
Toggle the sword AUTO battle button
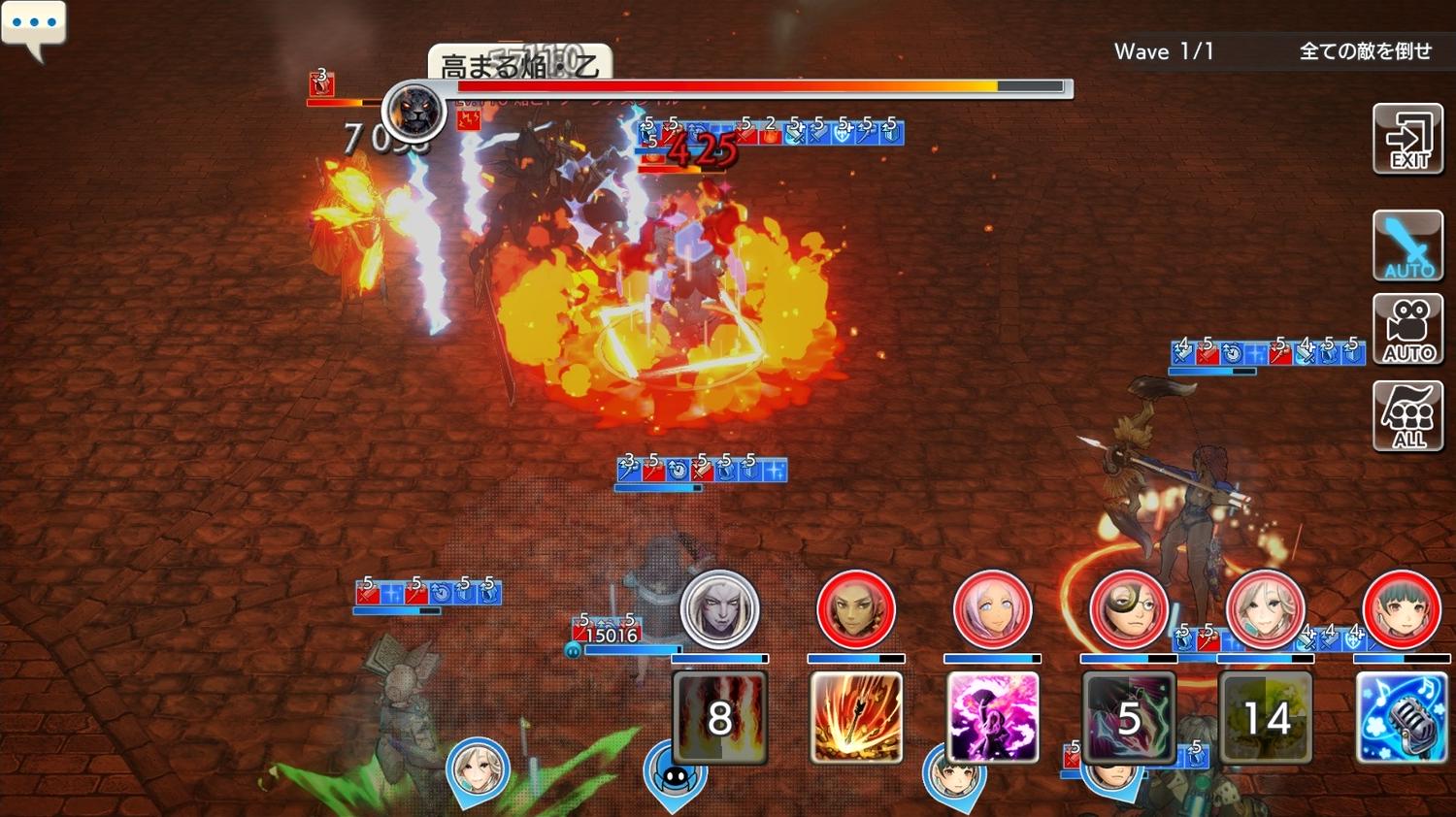coord(1407,246)
